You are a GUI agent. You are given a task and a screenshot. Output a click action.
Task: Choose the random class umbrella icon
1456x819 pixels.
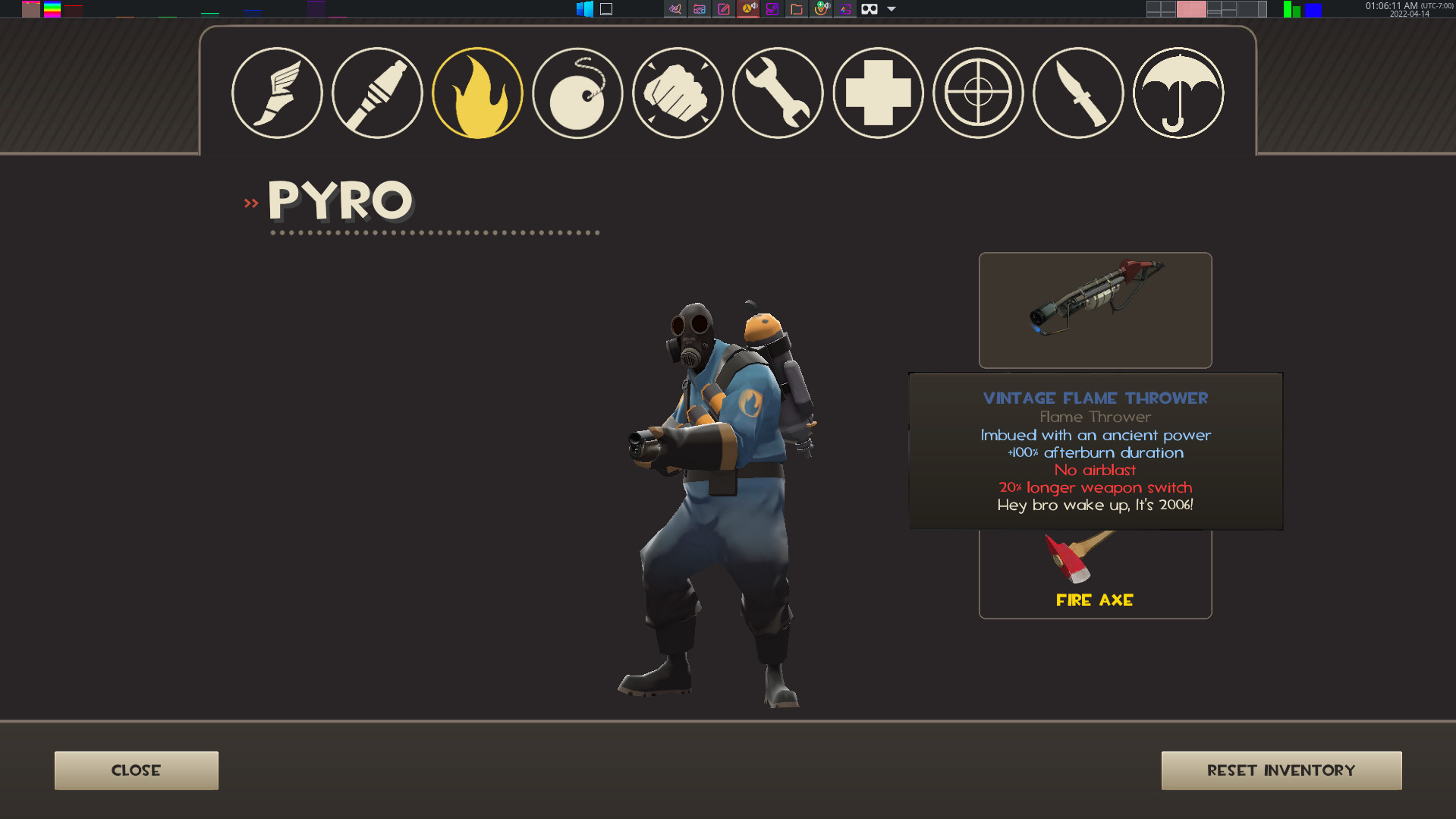pyautogui.click(x=1178, y=92)
